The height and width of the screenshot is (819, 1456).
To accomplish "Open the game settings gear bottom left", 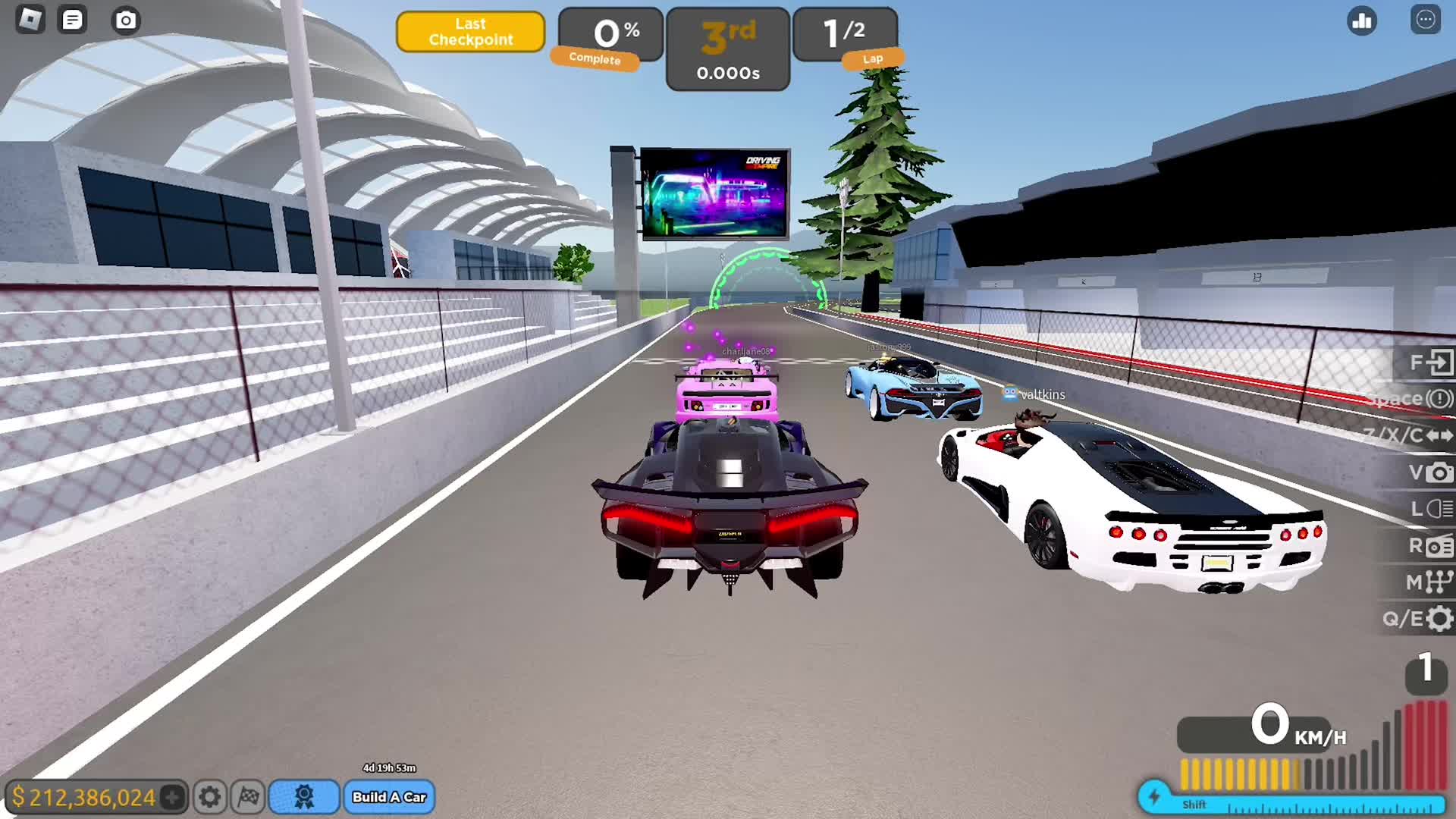I will tap(210, 797).
